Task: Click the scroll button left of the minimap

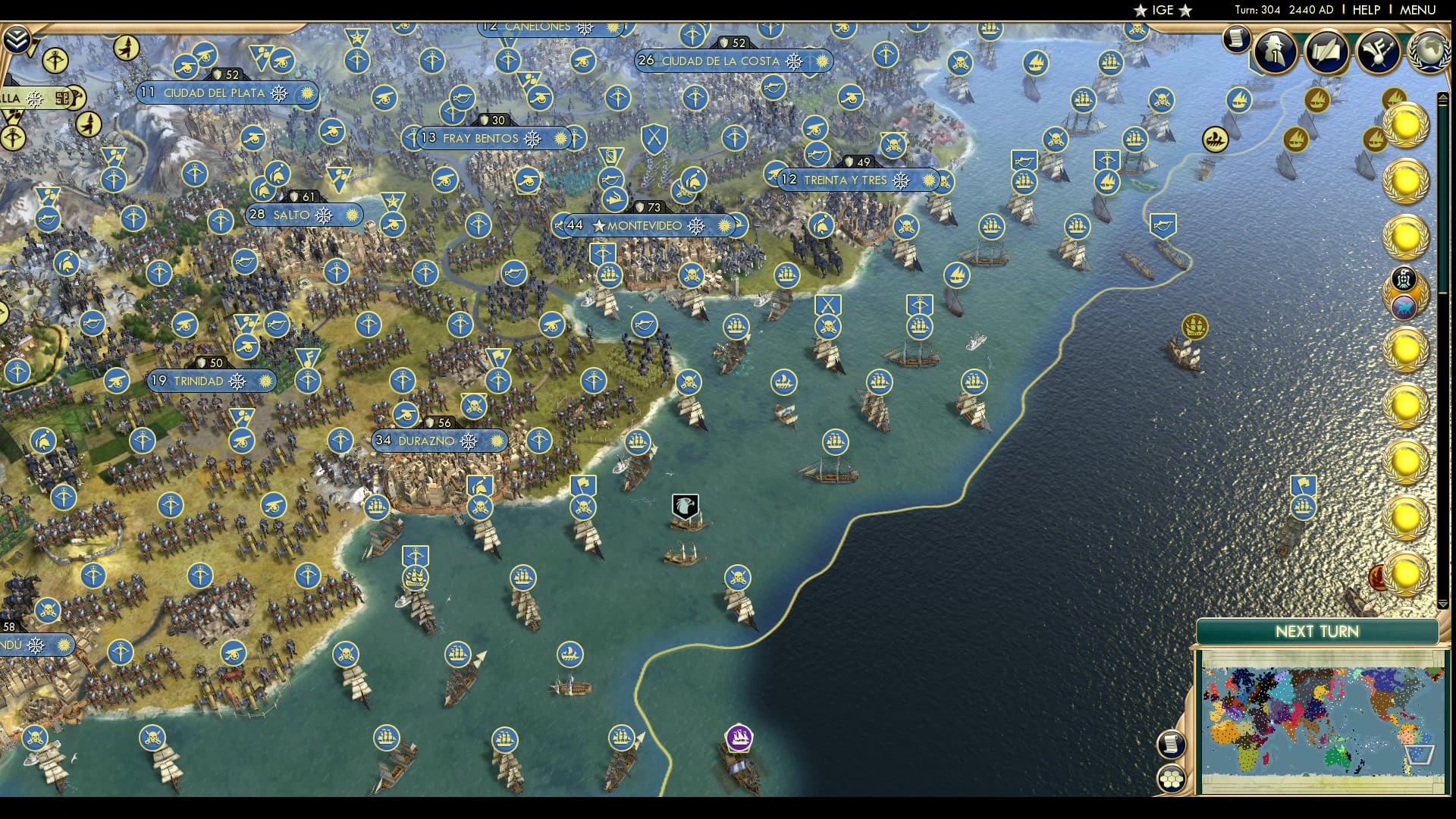Action: 1170,745
